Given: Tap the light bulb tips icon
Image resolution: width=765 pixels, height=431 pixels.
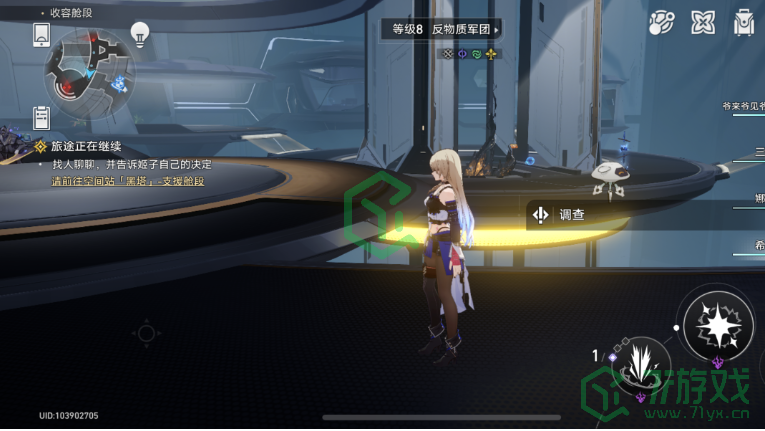Looking at the screenshot, I should 141,33.
